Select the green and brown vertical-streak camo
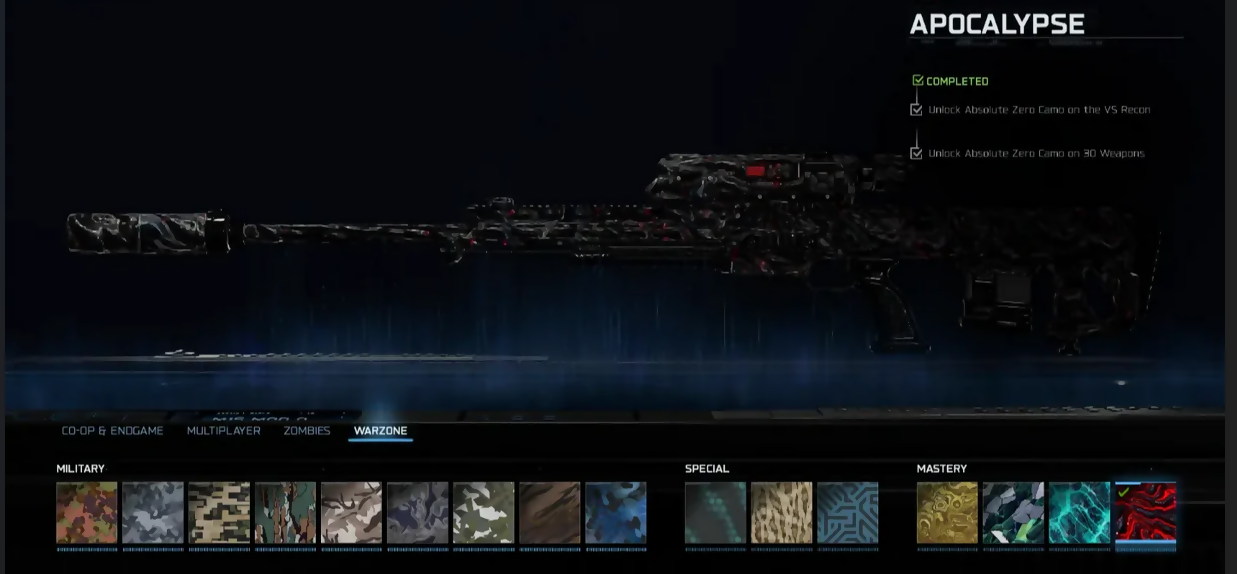1237x574 pixels. coord(285,513)
